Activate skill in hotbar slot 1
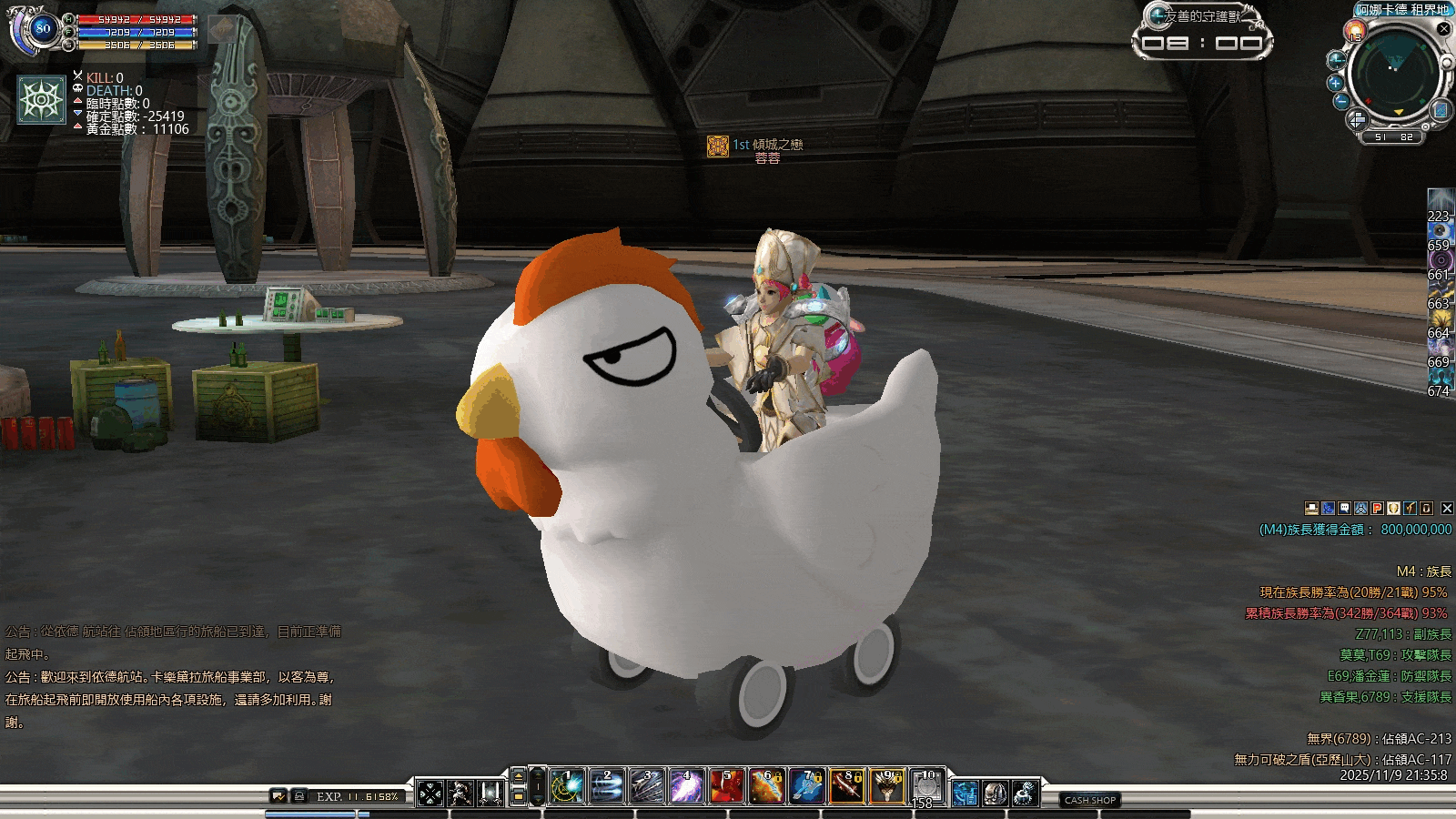 click(567, 787)
